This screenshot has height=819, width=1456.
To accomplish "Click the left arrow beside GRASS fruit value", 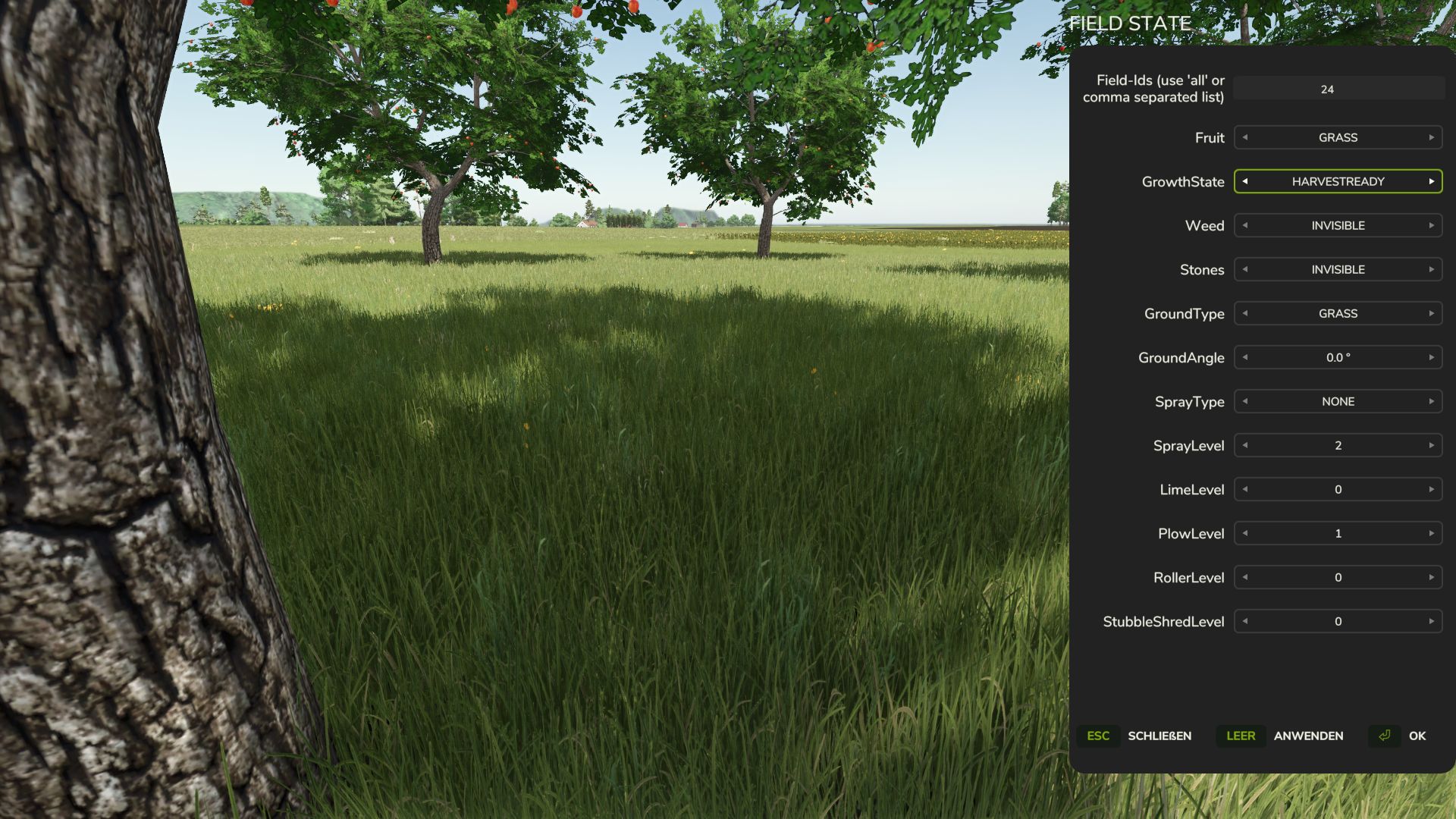I will point(1244,137).
